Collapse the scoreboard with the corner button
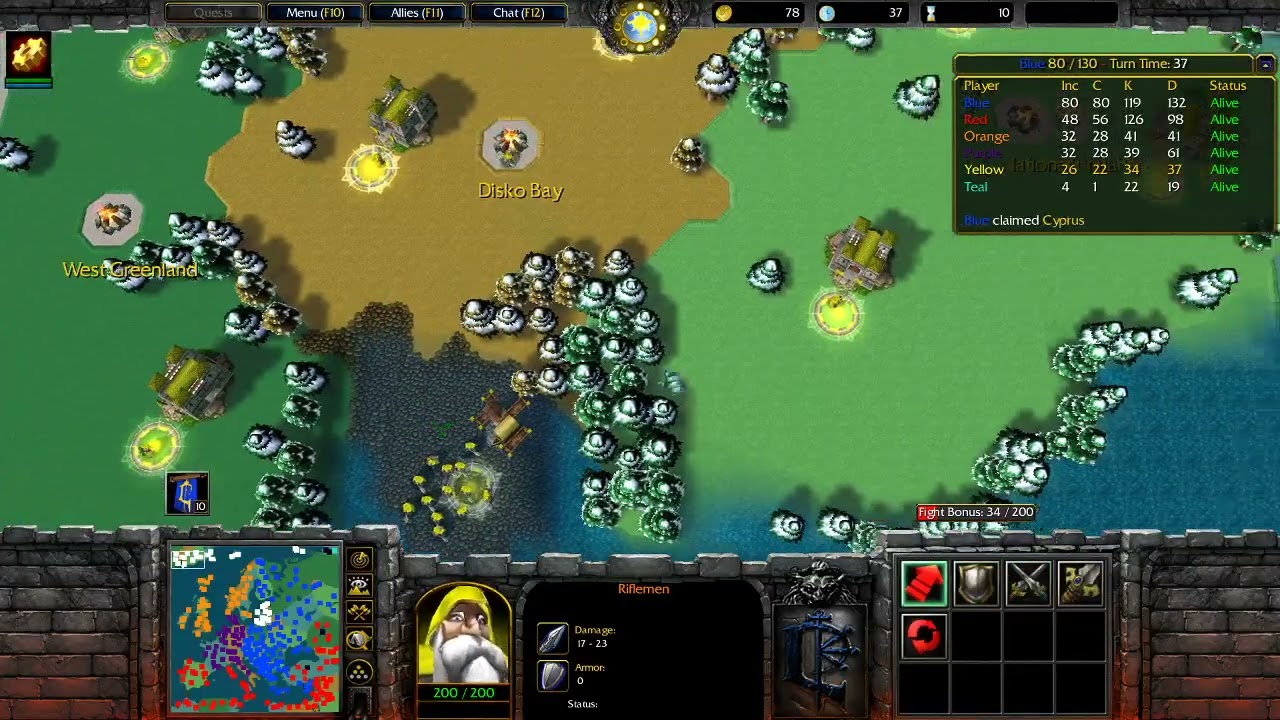Viewport: 1280px width, 720px height. coord(1264,64)
